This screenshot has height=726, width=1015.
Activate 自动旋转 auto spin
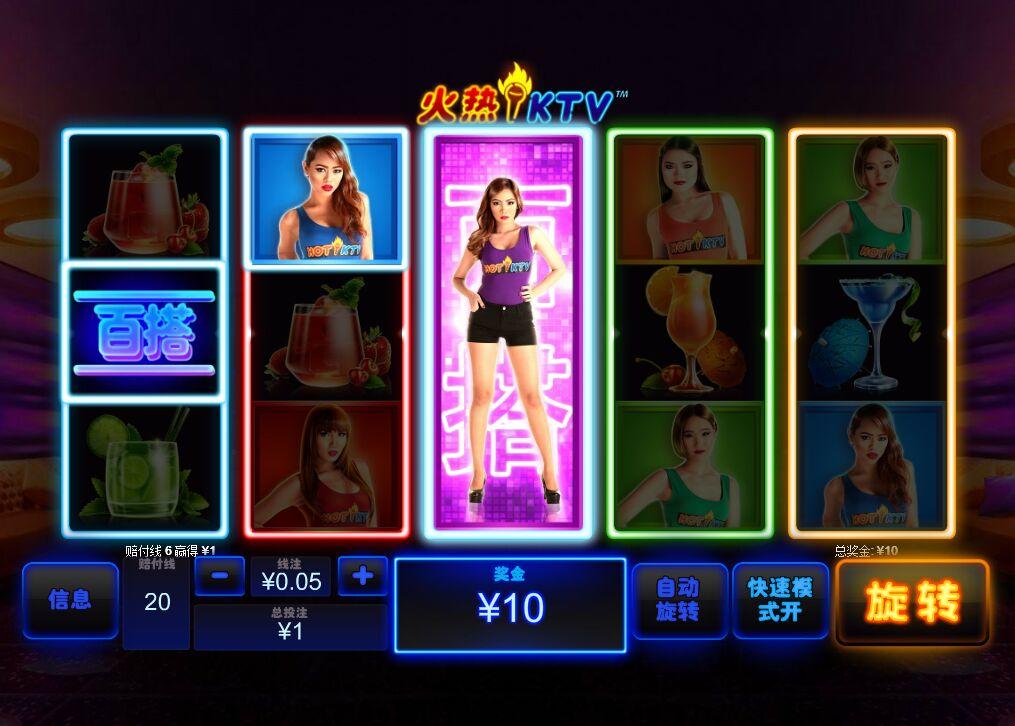tap(679, 600)
